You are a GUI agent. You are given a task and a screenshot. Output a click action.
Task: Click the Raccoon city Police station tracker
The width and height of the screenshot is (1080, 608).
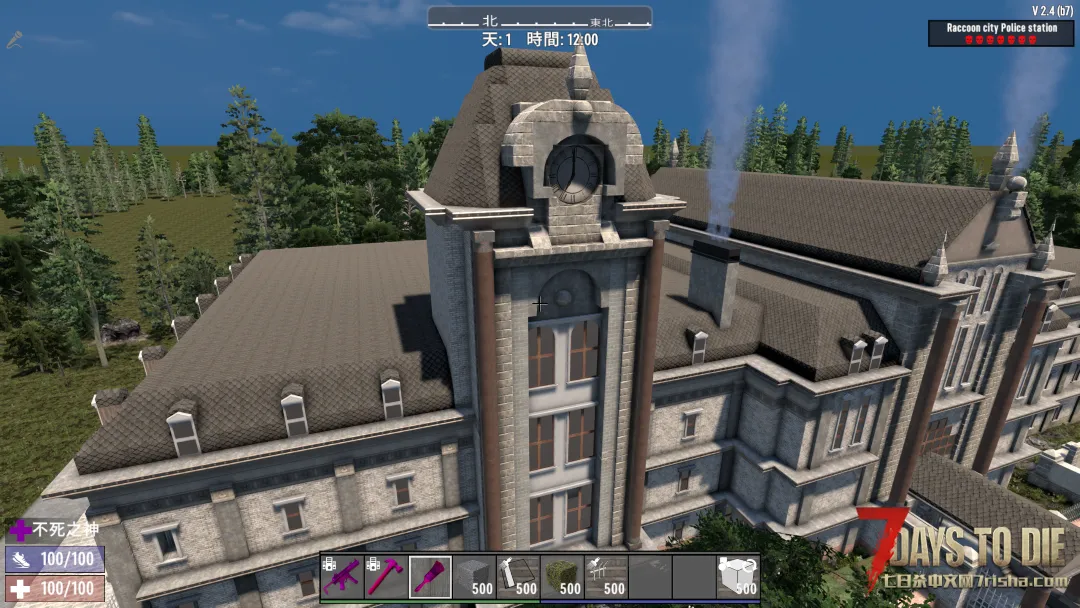pos(1001,33)
